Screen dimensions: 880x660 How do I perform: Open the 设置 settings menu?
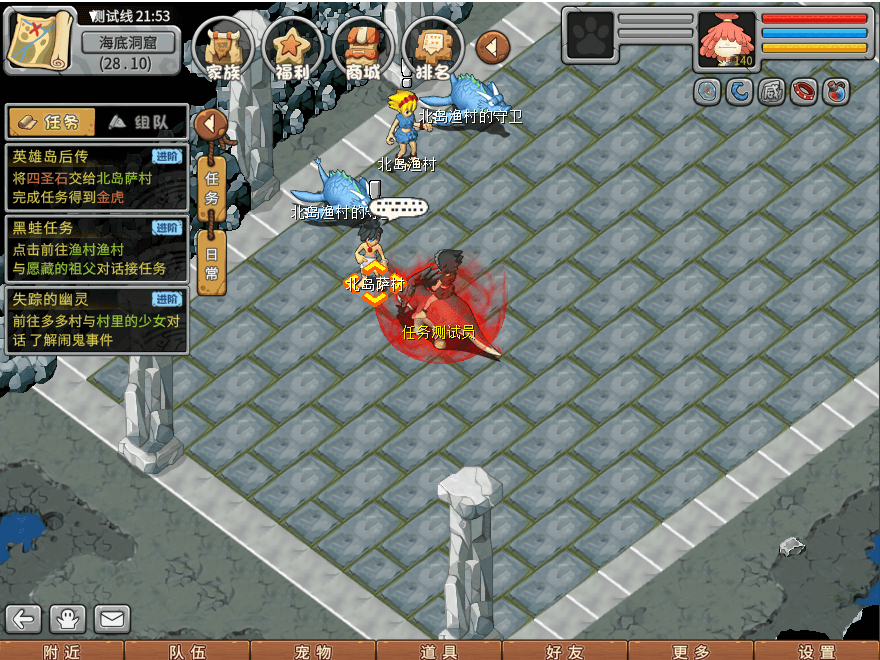pos(817,651)
